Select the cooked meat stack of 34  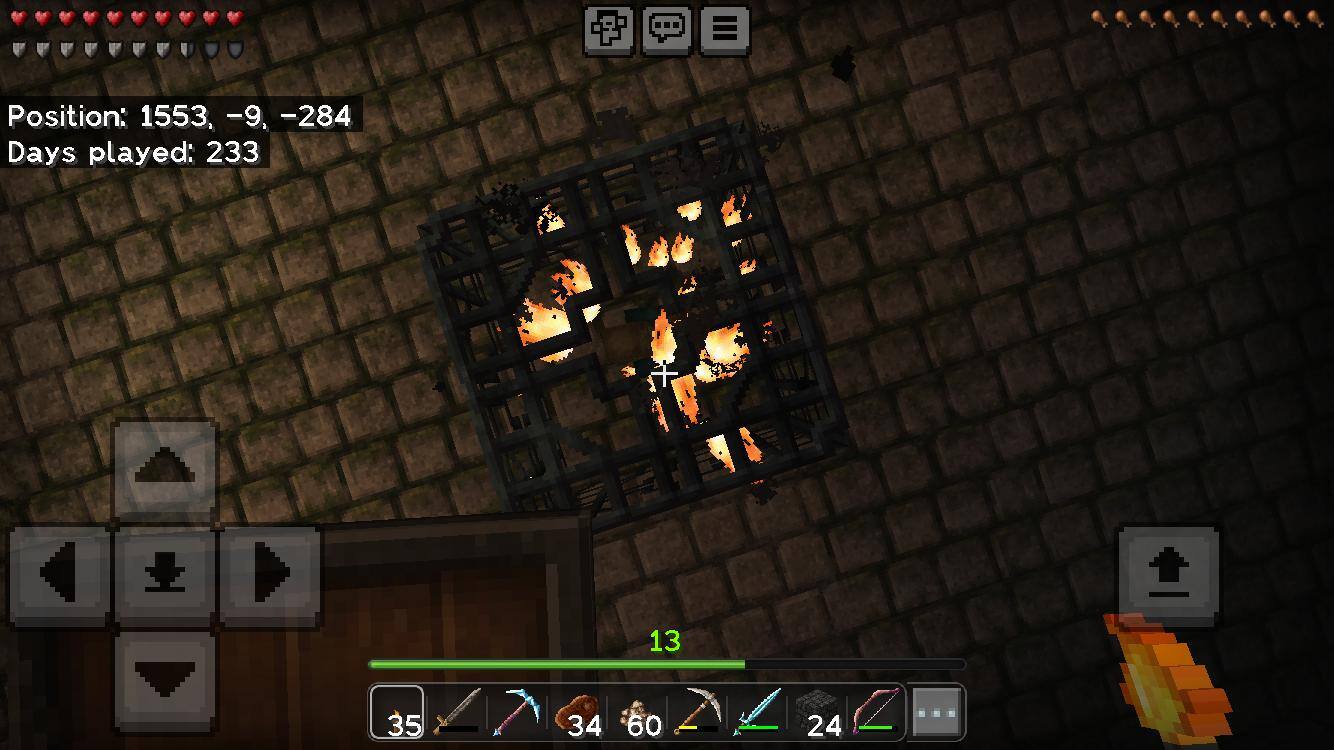pos(577,713)
